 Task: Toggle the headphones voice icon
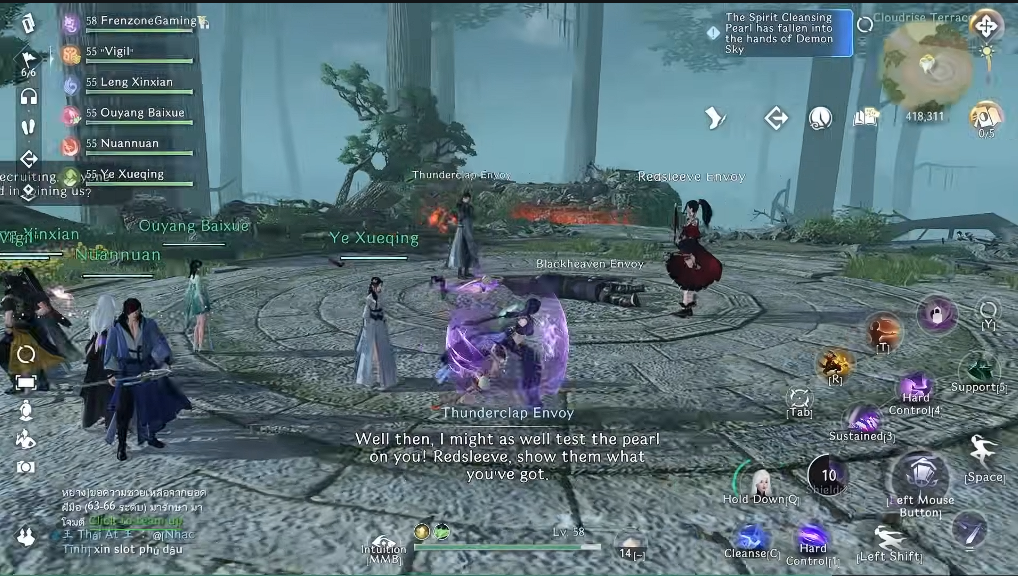28,96
